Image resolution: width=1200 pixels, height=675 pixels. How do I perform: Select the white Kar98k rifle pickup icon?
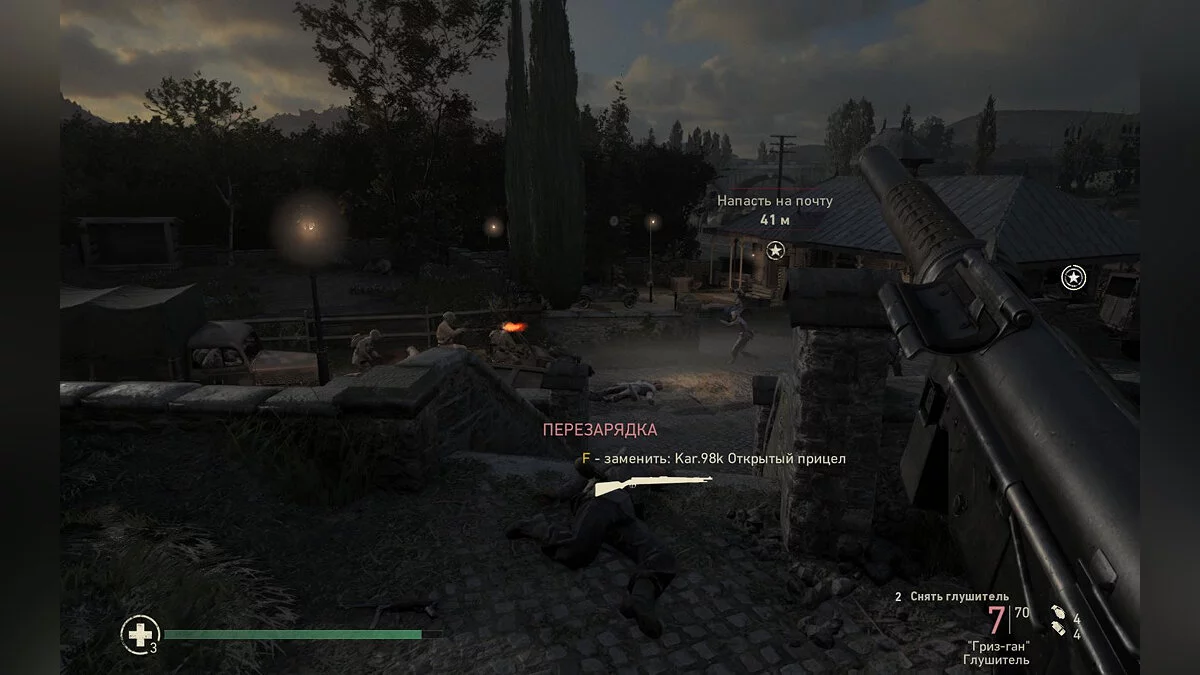point(653,485)
